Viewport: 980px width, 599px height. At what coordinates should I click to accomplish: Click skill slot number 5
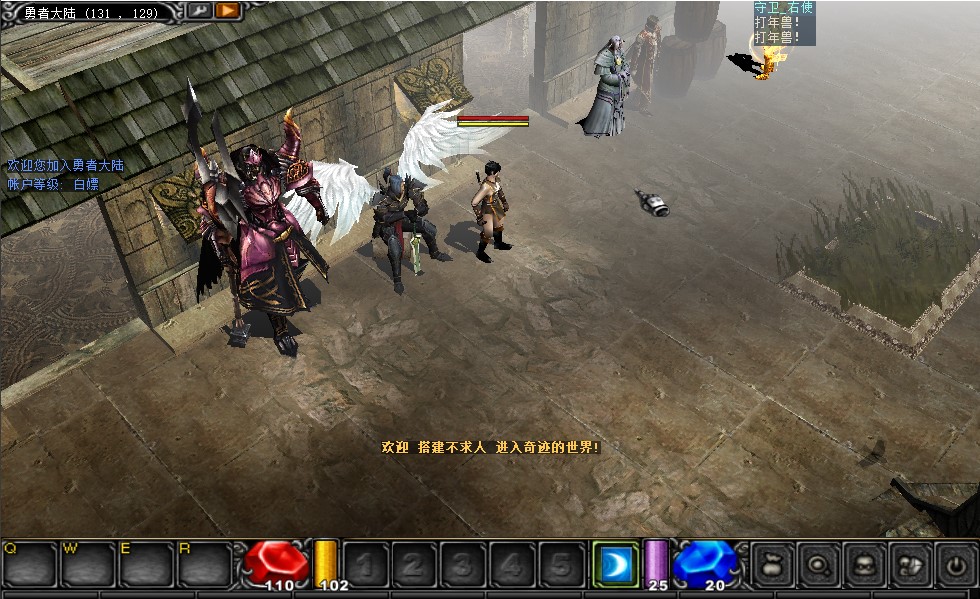tap(561, 565)
